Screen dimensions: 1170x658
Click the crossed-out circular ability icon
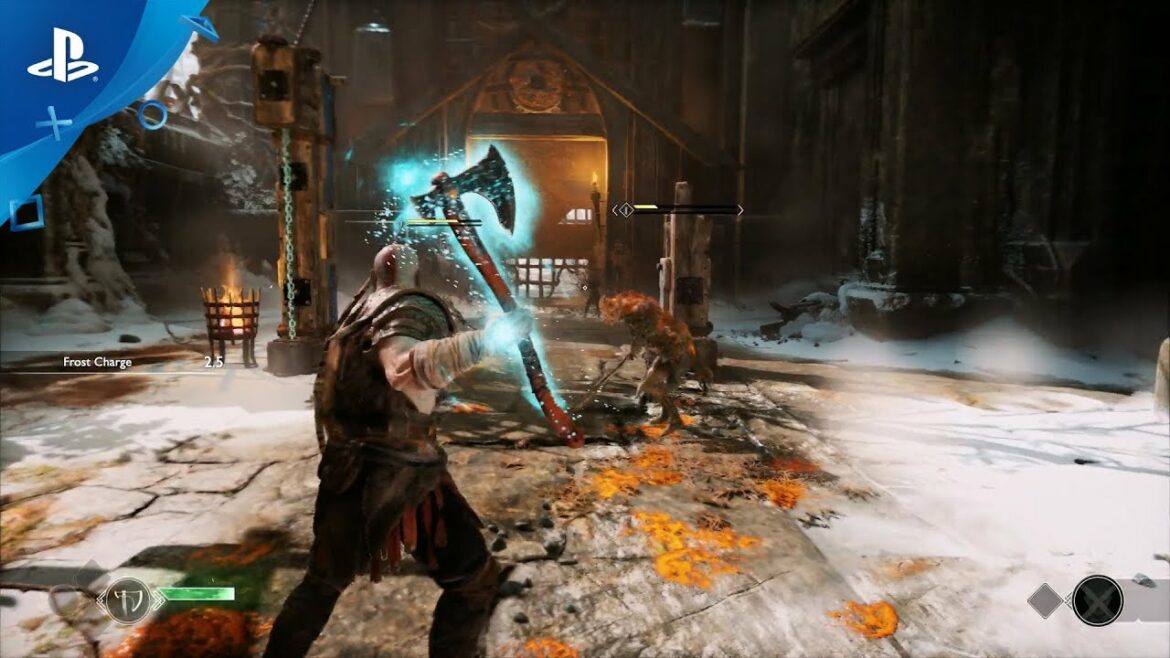[x=1097, y=600]
